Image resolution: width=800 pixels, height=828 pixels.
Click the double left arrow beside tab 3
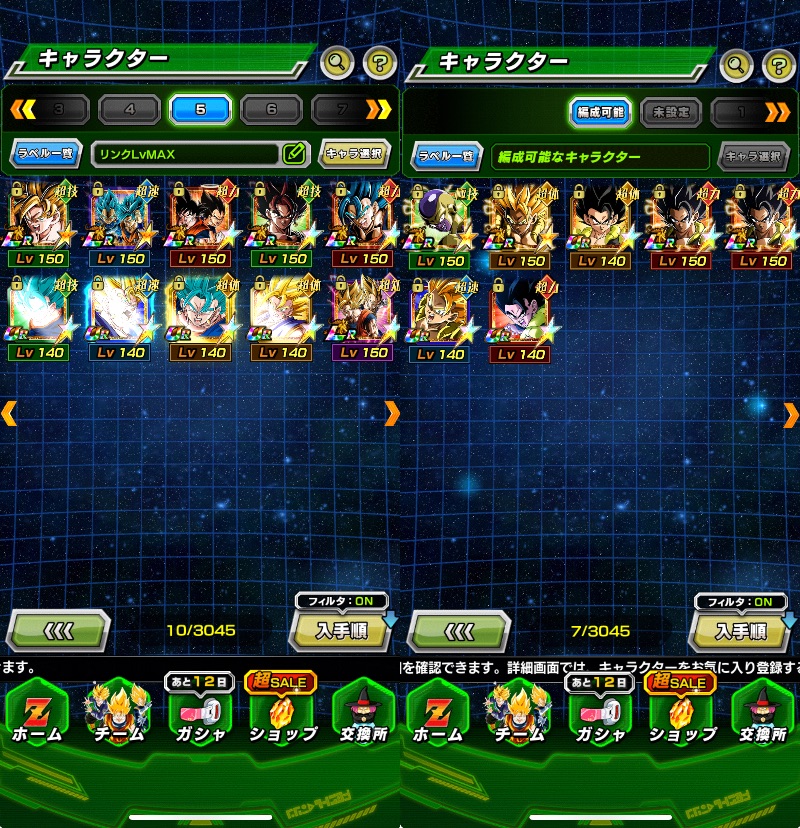[22, 109]
